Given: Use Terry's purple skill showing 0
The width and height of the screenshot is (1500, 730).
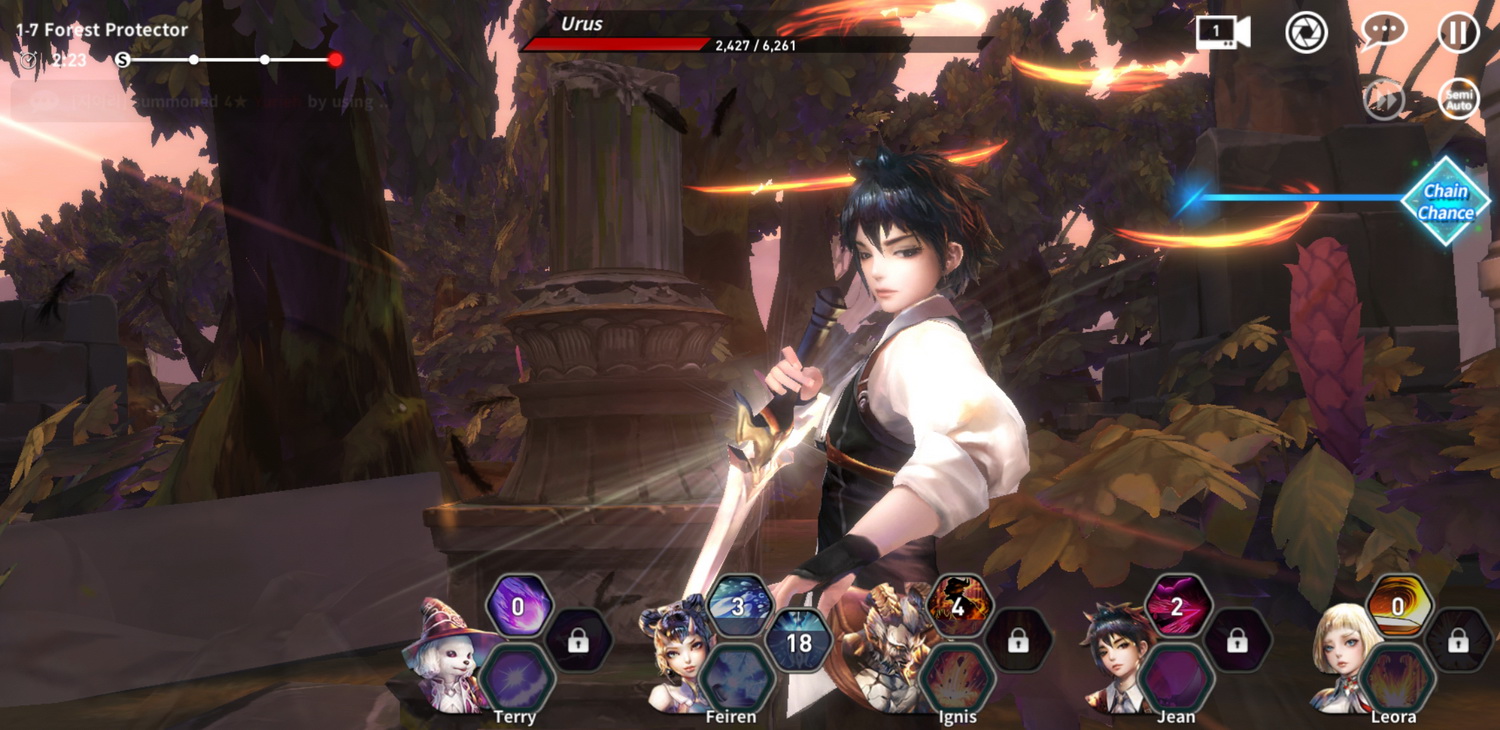Looking at the screenshot, I should 518,606.
